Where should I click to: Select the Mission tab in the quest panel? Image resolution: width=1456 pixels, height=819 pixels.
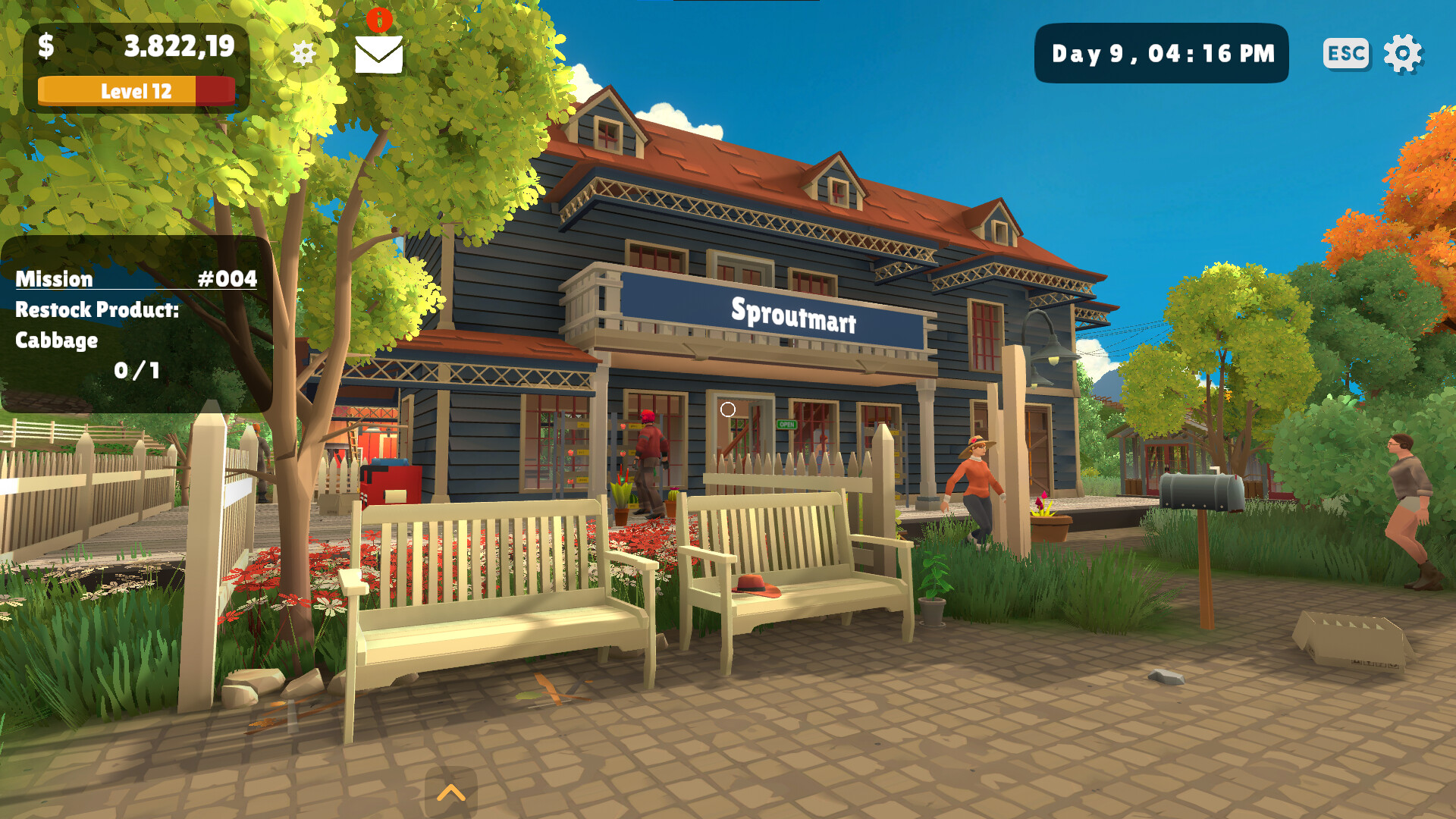(53, 279)
